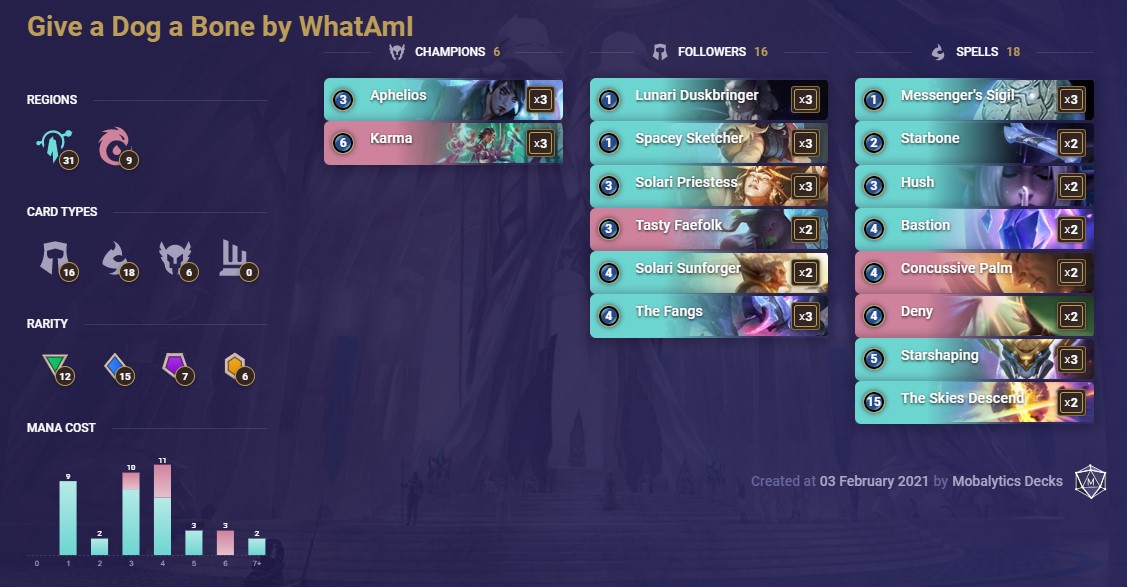The image size is (1127, 587).
Task: Choose The Fangs follower card
Action: click(708, 315)
